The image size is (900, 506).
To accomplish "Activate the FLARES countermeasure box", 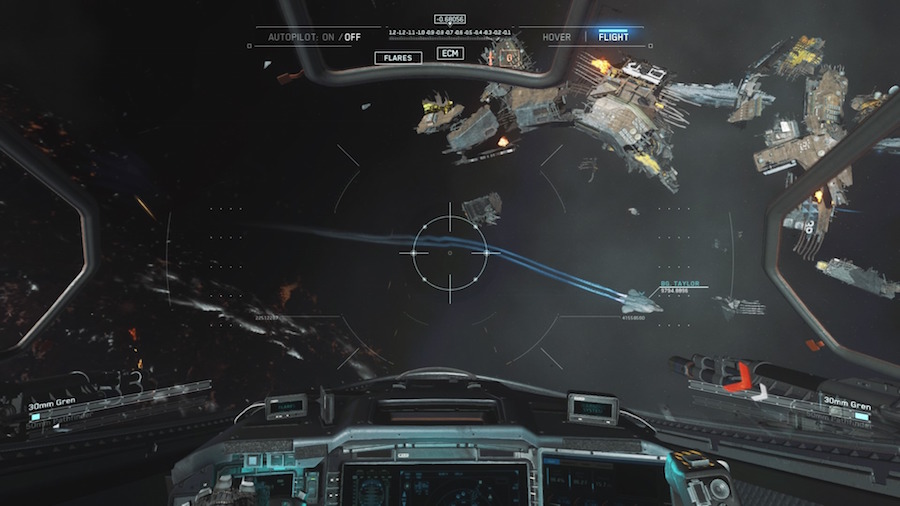I will pyautogui.click(x=398, y=58).
